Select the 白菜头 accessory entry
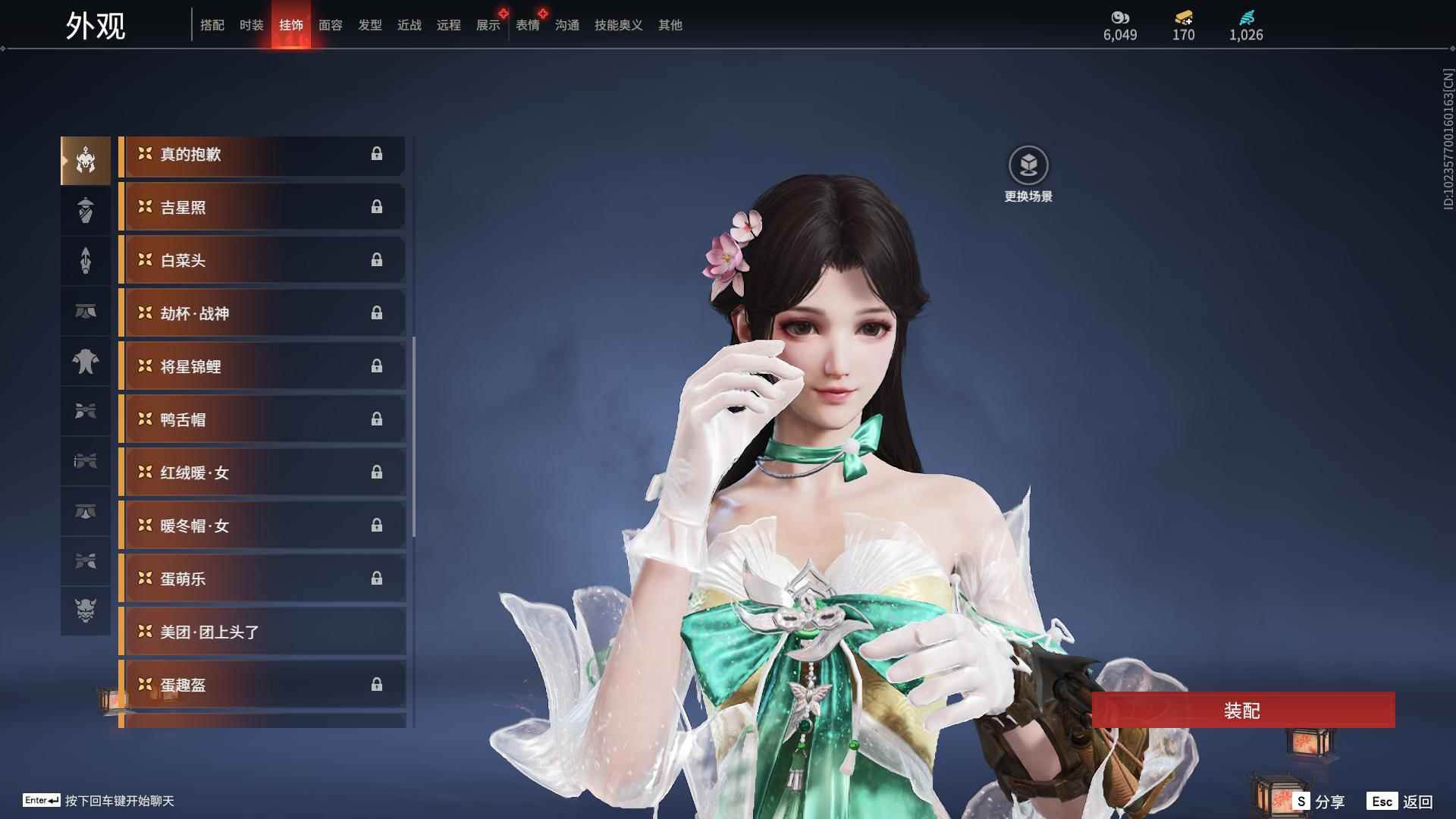1456x819 pixels. 262,261
